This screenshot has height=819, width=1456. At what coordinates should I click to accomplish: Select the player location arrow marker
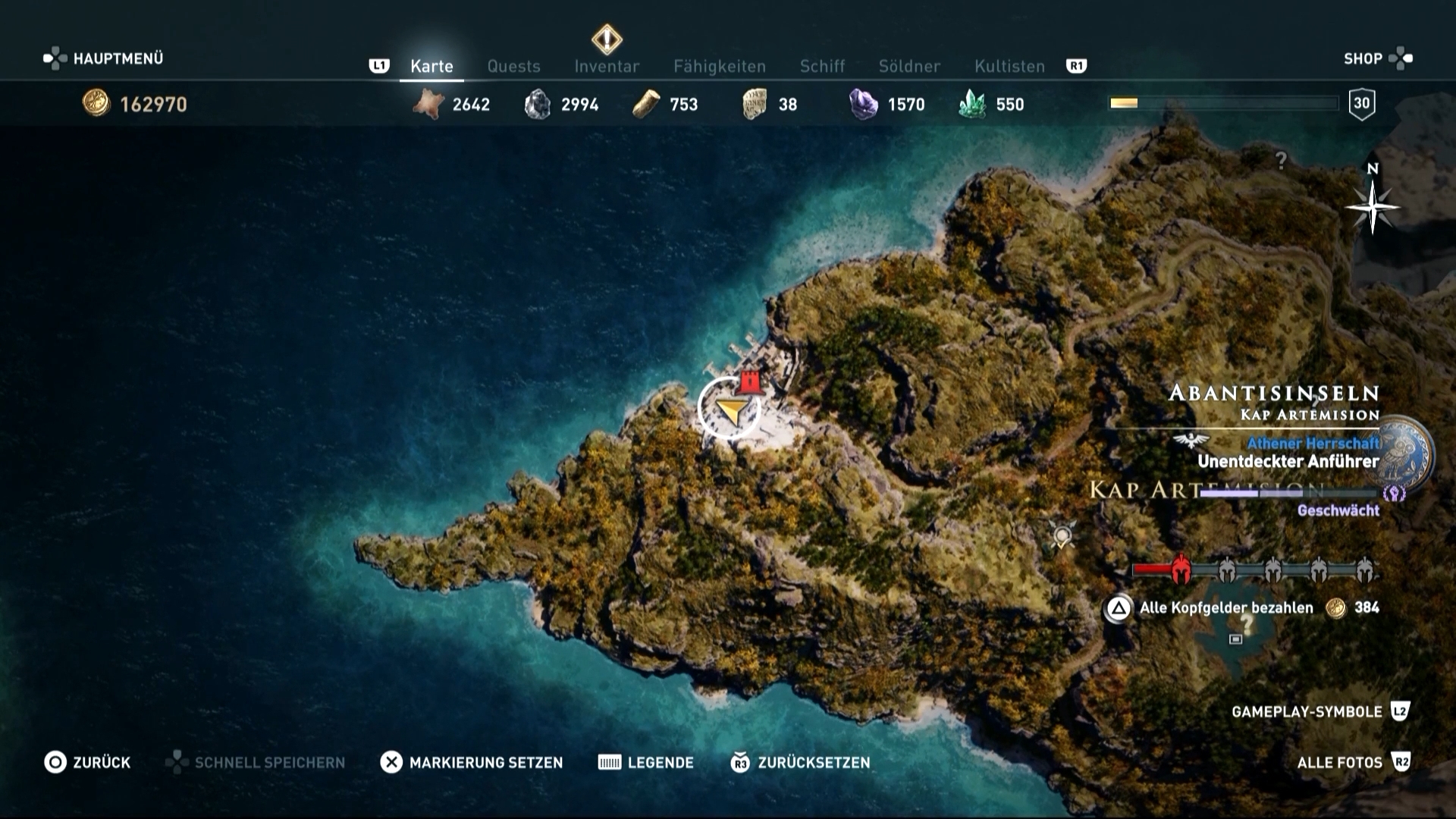[729, 410]
